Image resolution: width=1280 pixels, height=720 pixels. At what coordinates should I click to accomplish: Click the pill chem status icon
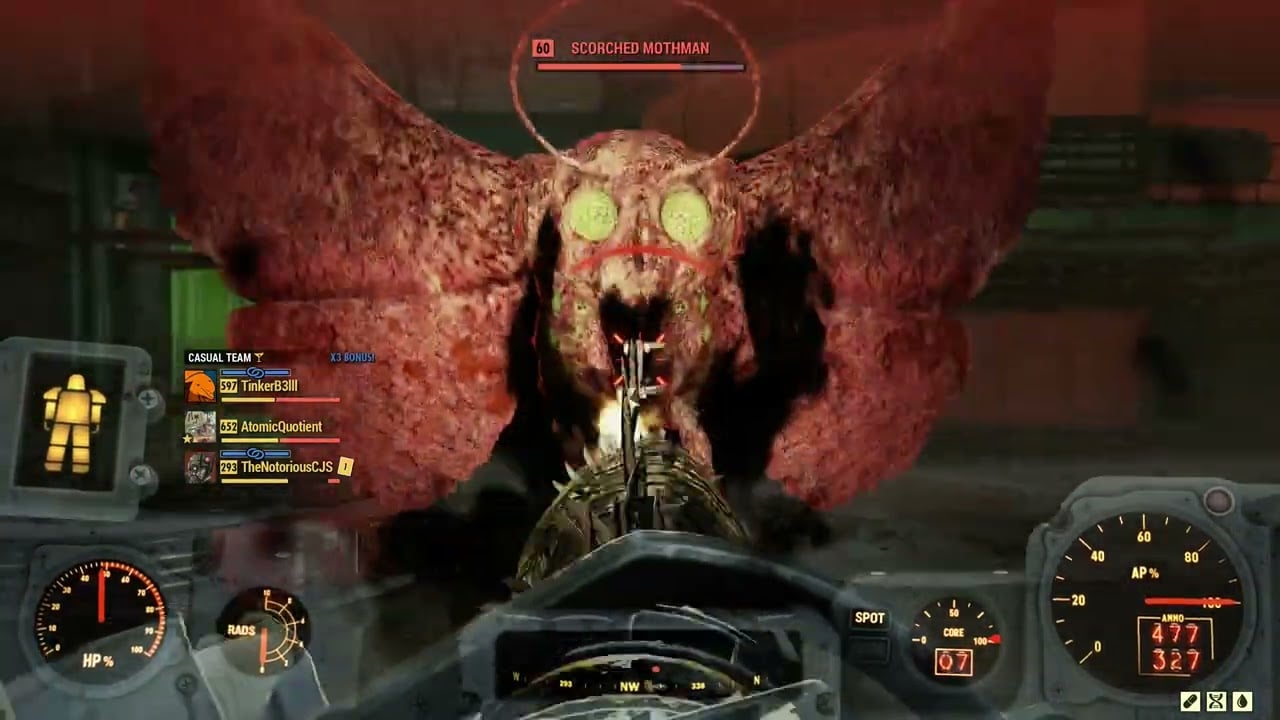[x=1190, y=701]
